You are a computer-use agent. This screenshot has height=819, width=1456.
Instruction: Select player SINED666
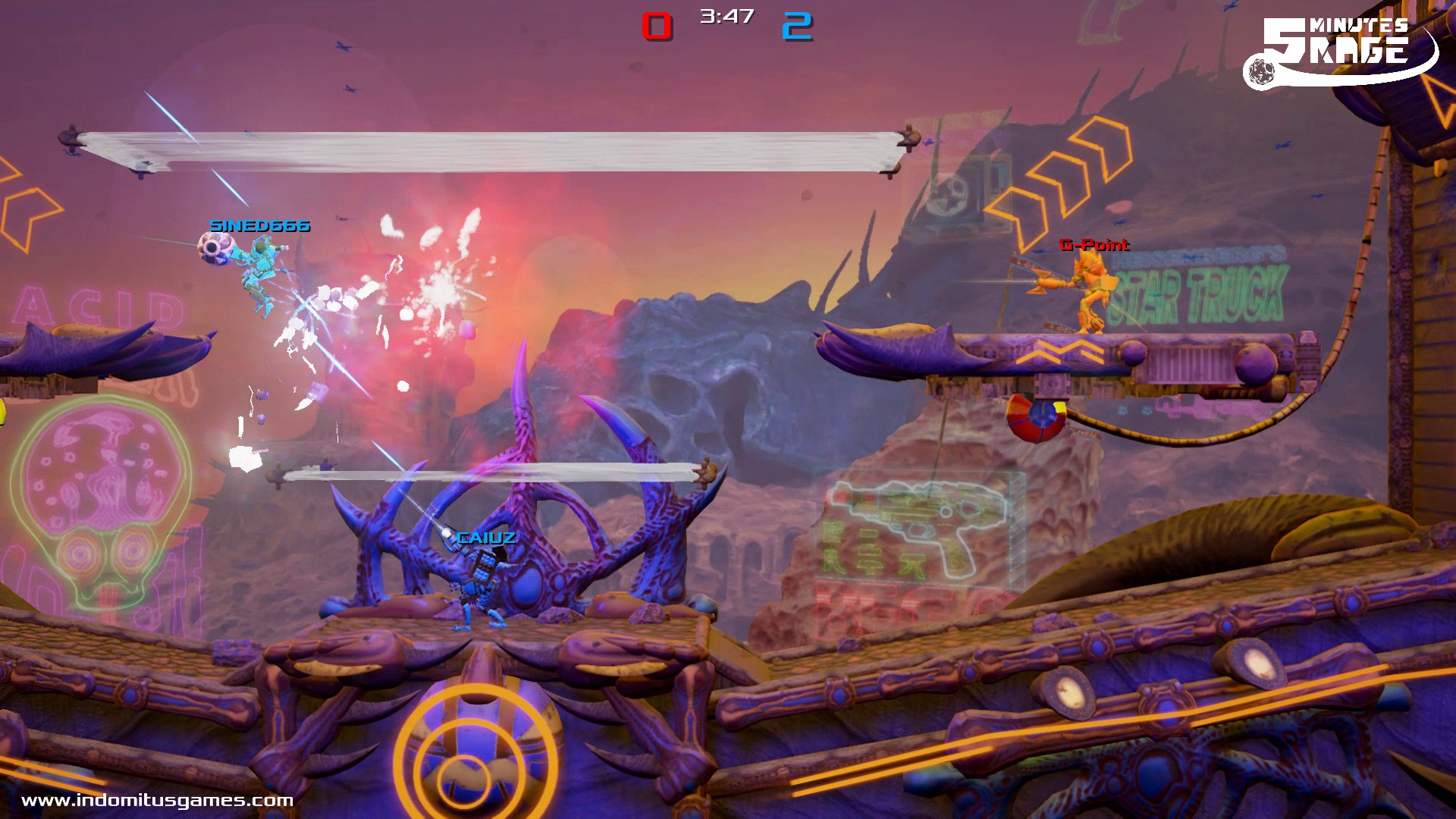point(262,265)
